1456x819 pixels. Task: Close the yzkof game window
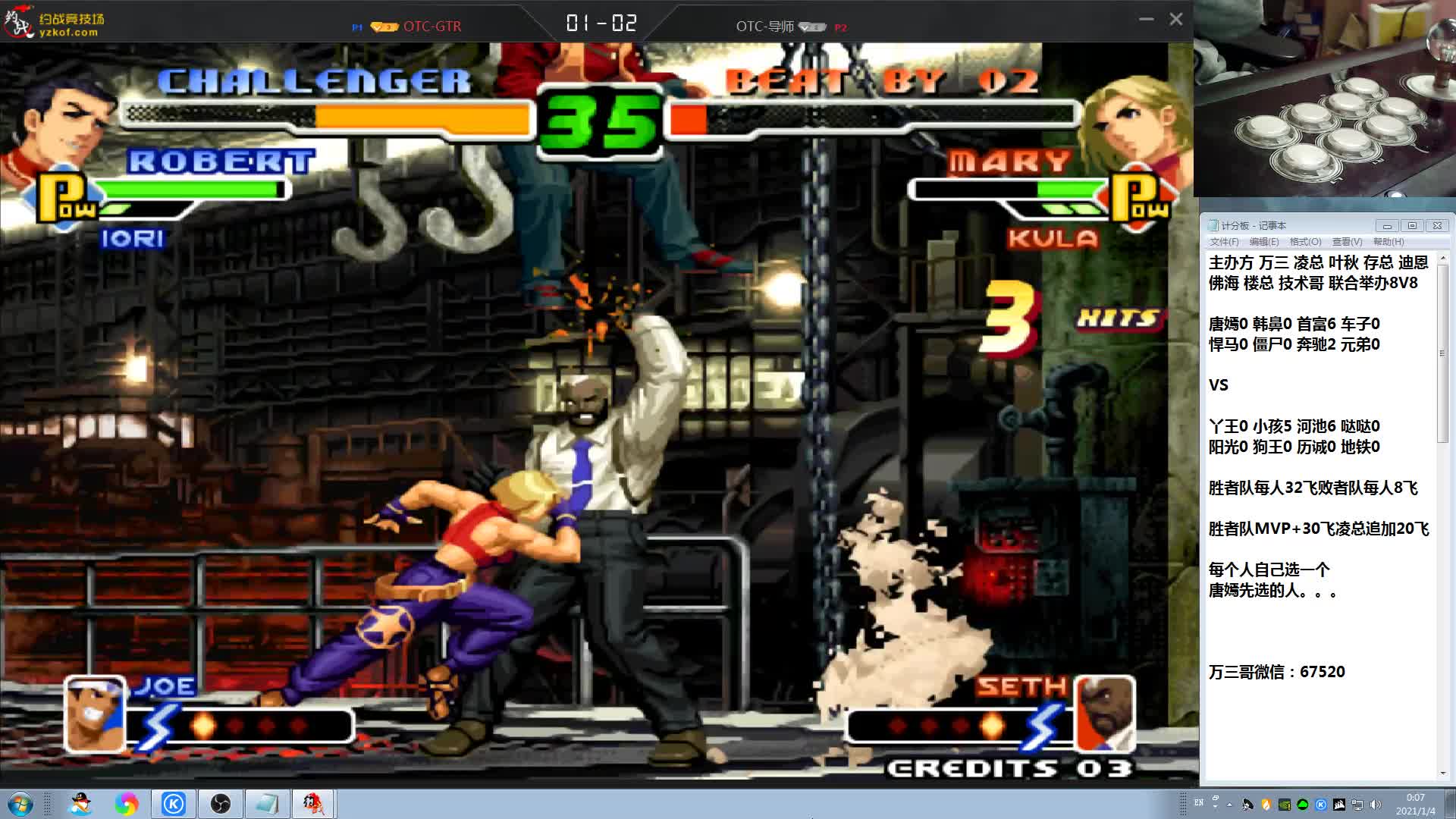pyautogui.click(x=1175, y=20)
